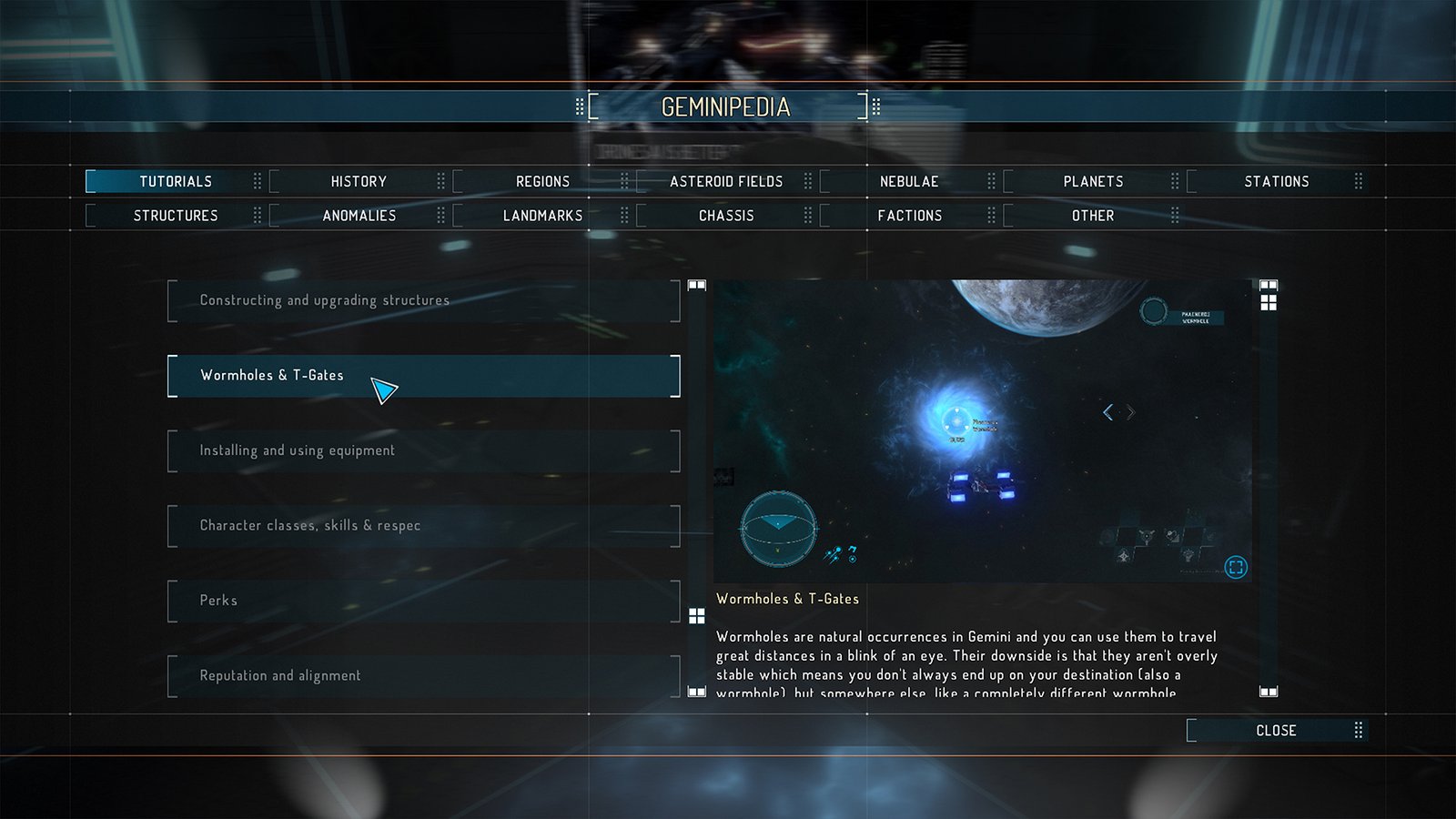Select the Stations tab
The image size is (1456, 819).
(x=1276, y=181)
